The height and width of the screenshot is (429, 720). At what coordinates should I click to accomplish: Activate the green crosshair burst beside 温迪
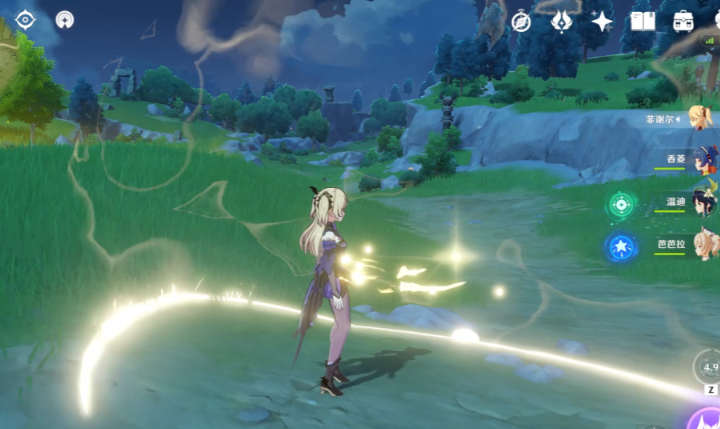click(621, 204)
